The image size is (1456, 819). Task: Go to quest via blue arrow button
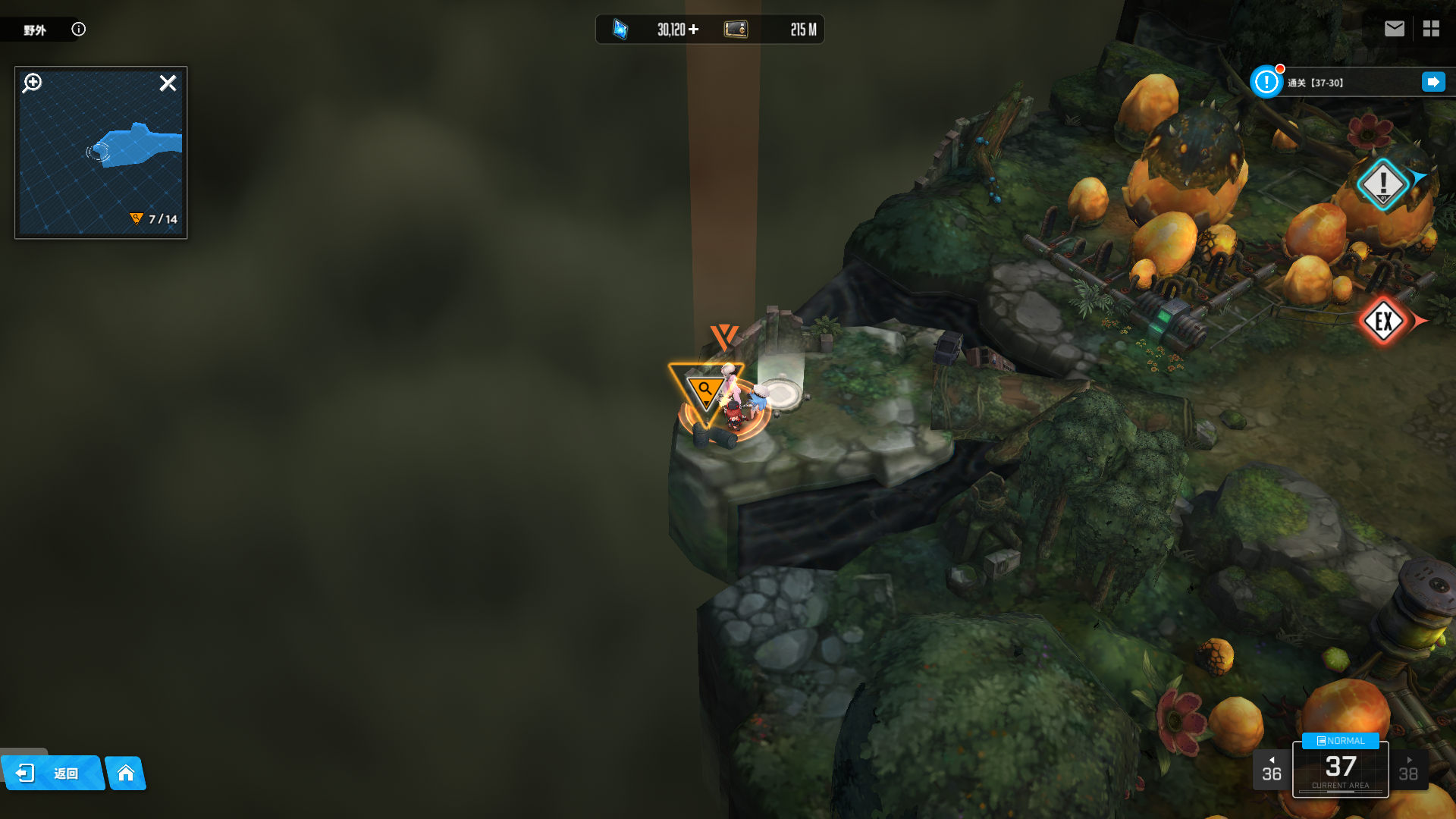[x=1433, y=82]
